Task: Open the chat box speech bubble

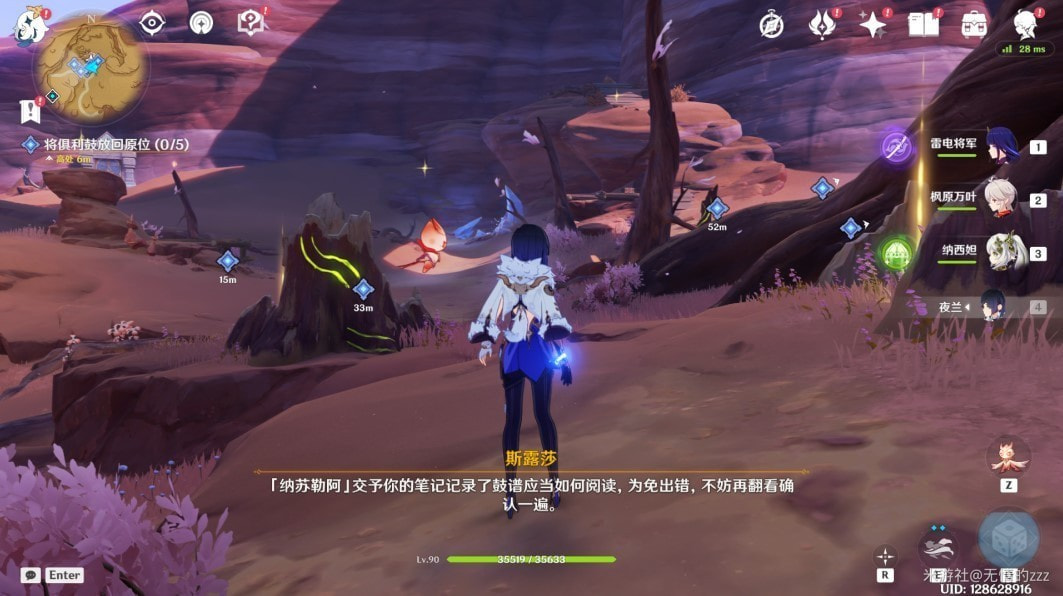Action: [31, 575]
